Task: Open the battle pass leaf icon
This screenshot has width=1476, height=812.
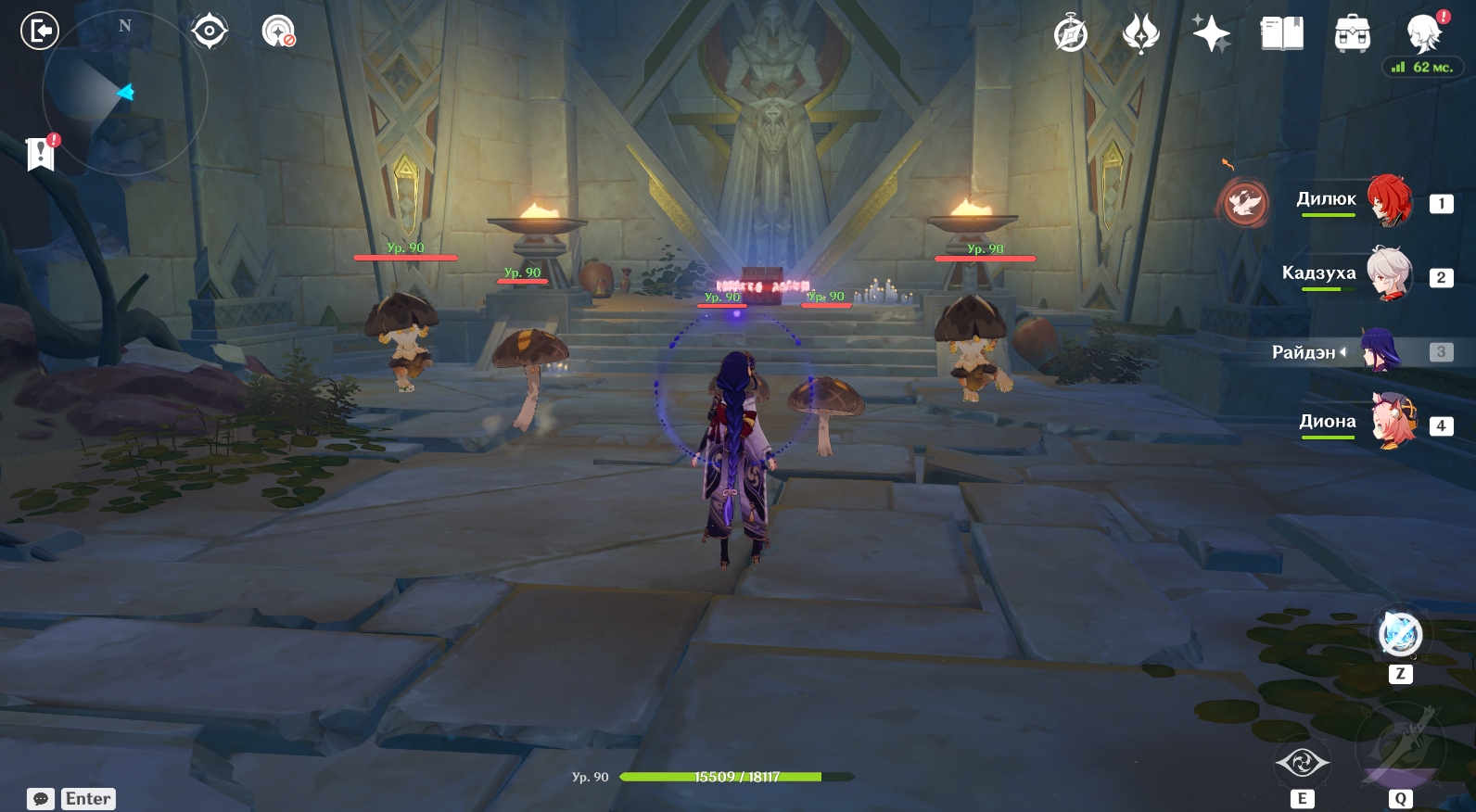Action: point(1140,34)
